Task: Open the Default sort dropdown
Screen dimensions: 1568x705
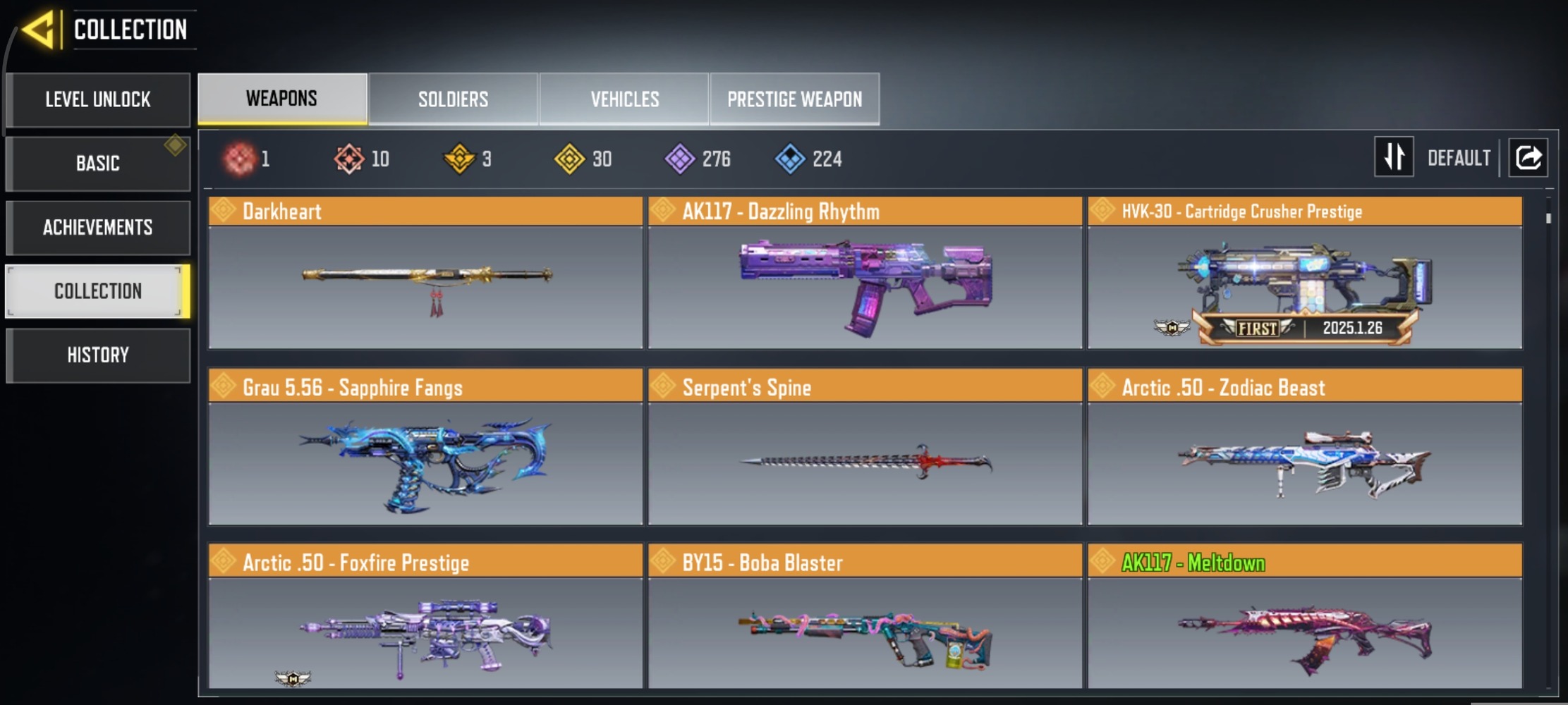Action: click(x=1459, y=157)
